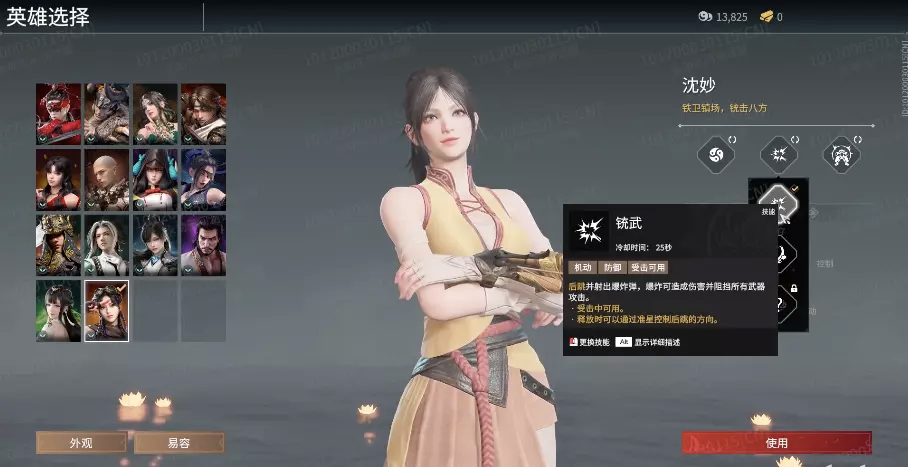
Task: Pick the golden-helmet armored general portrait
Action: click(x=58, y=245)
